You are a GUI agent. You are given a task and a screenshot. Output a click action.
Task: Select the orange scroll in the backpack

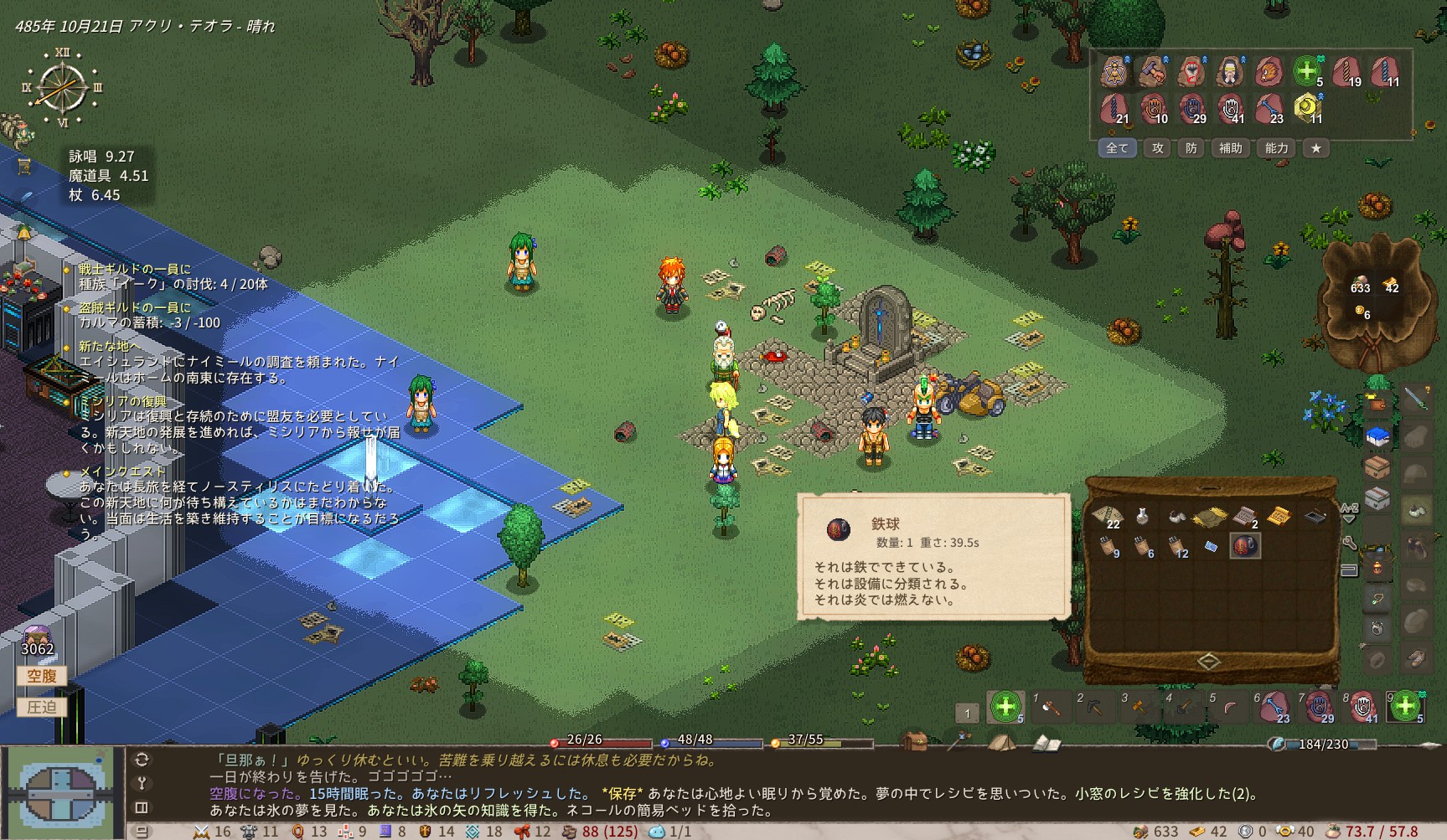point(1278,516)
